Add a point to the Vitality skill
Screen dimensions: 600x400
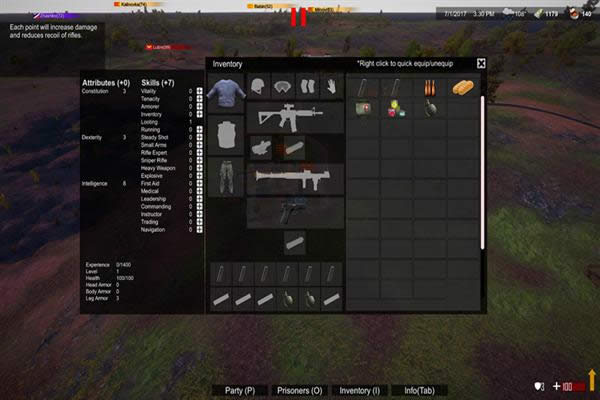pyautogui.click(x=199, y=91)
